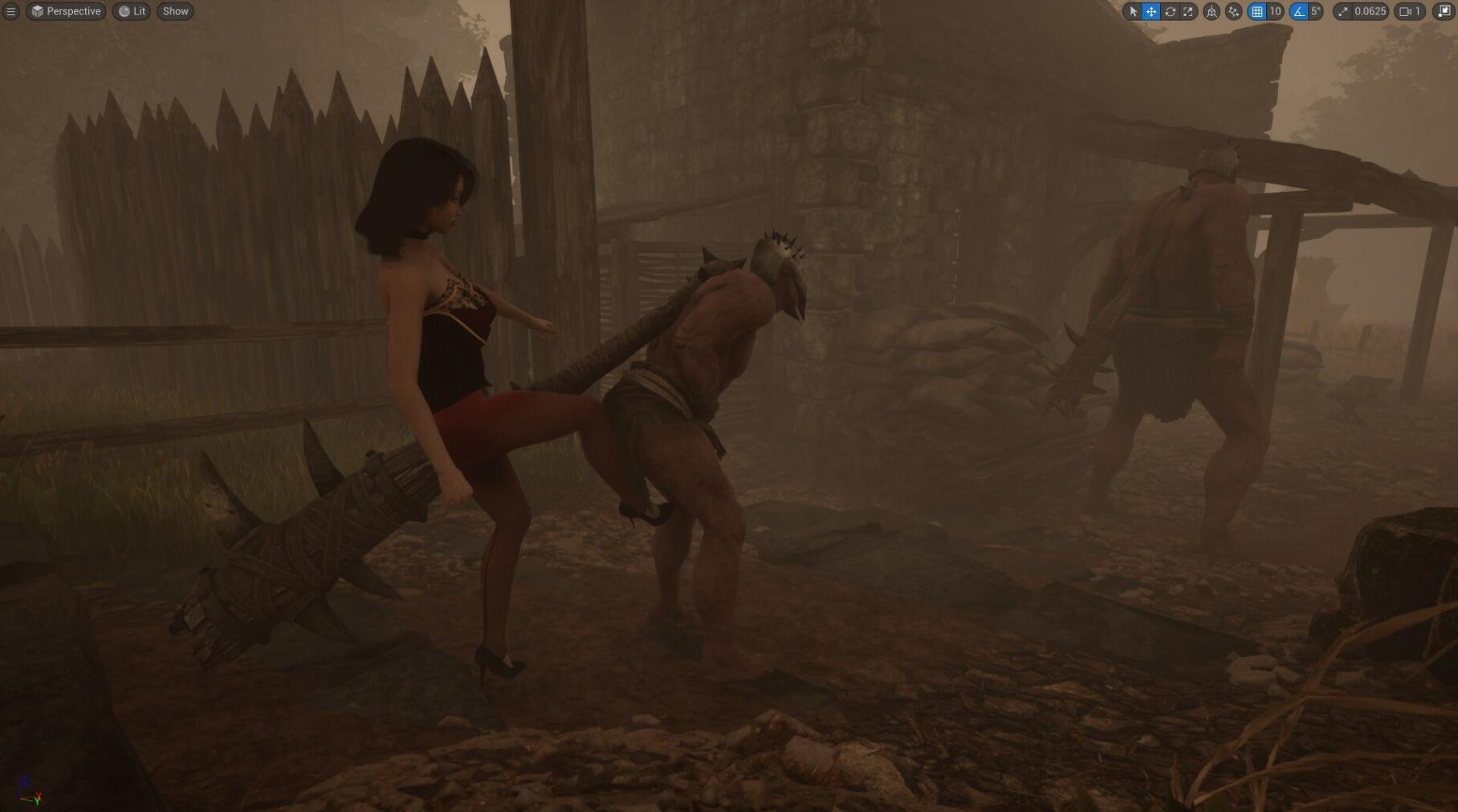Toggle the world/local coordinate system button
This screenshot has width=1458, height=812.
pyautogui.click(x=1212, y=11)
